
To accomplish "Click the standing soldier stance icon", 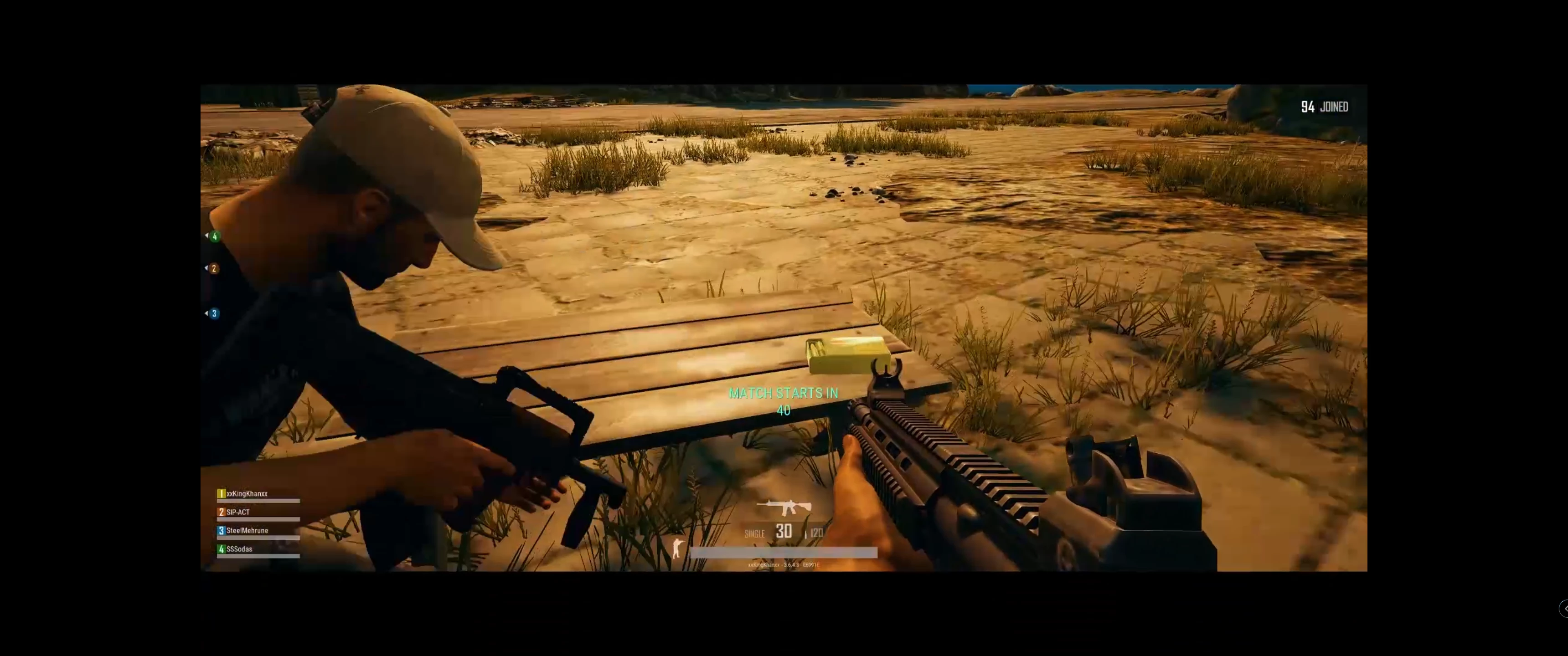I will tap(677, 548).
